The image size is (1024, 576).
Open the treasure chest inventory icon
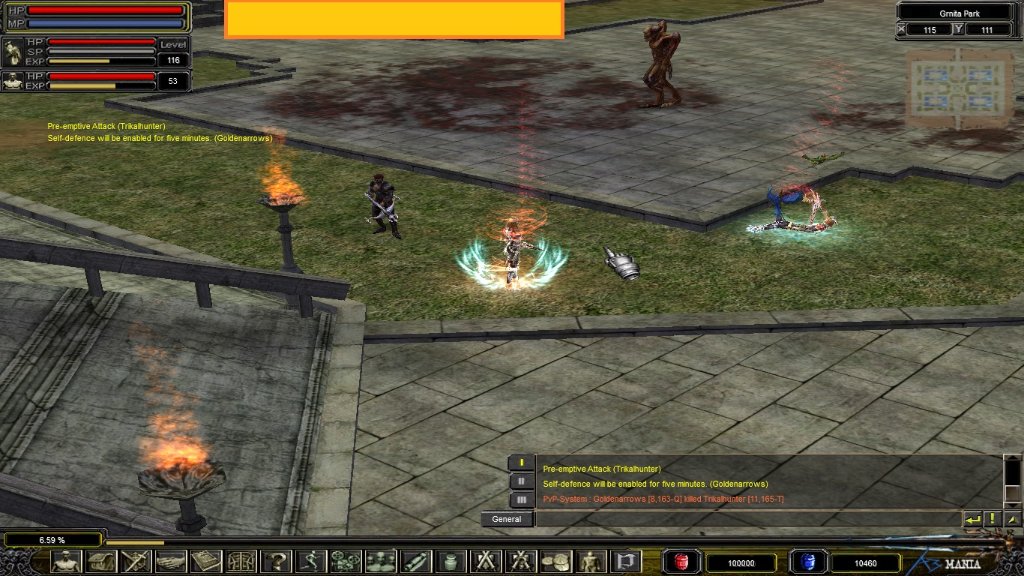[x=100, y=561]
